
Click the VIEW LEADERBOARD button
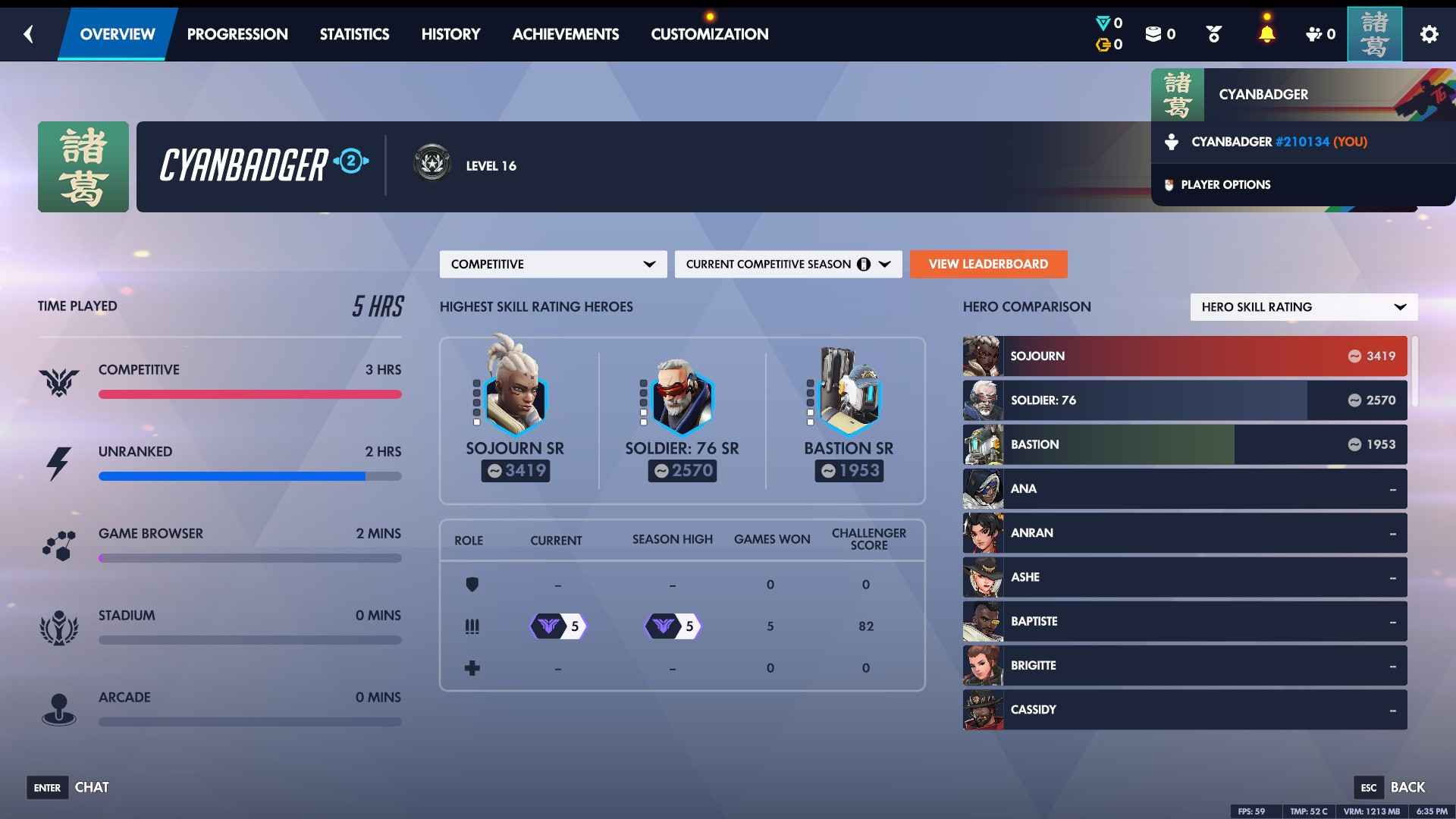coord(988,264)
